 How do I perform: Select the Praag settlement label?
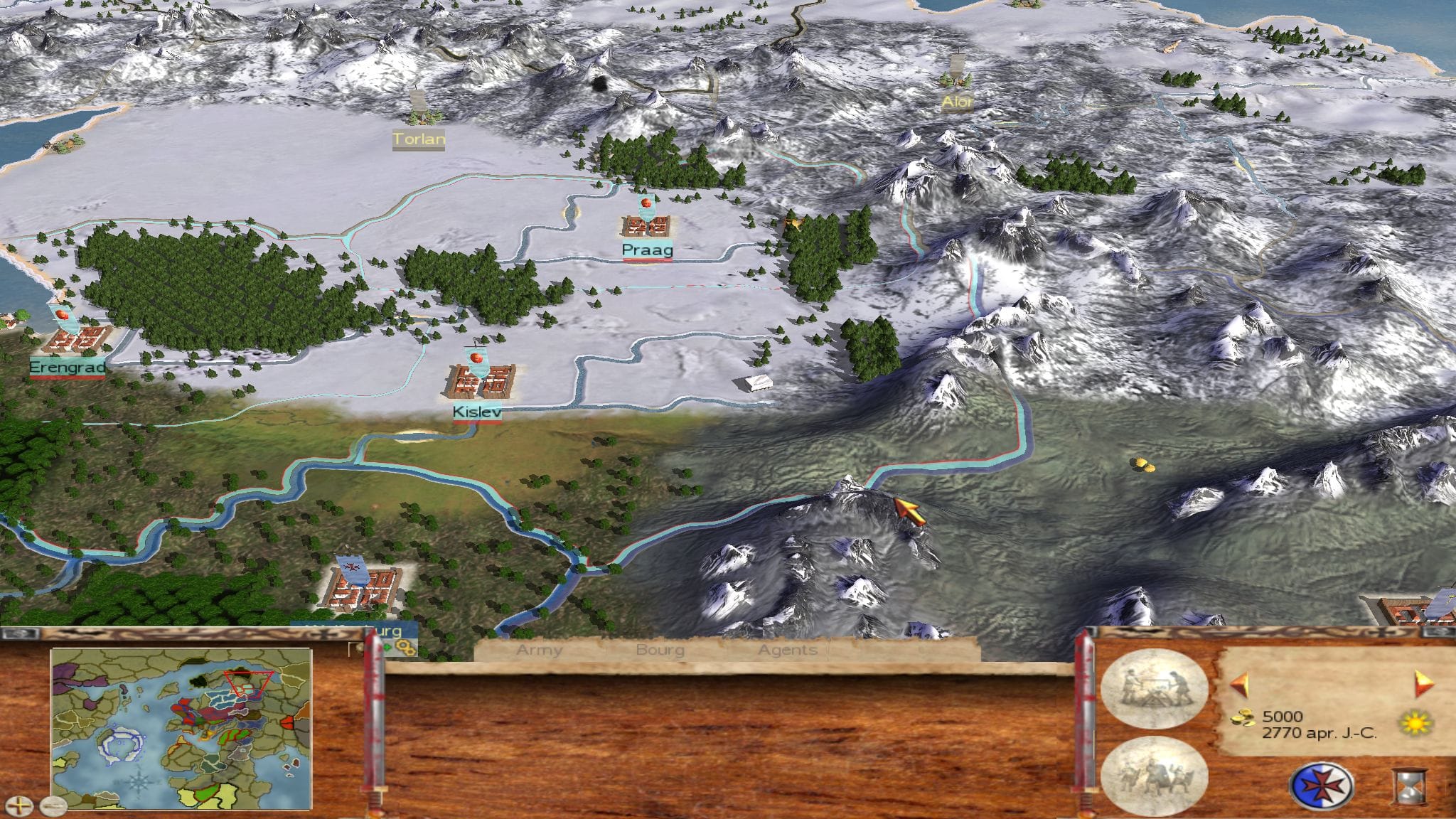647,250
